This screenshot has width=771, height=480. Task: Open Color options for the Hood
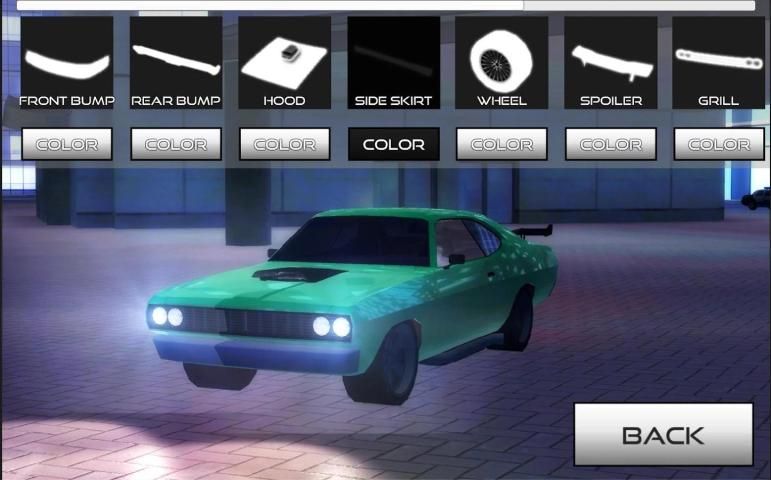tap(284, 144)
